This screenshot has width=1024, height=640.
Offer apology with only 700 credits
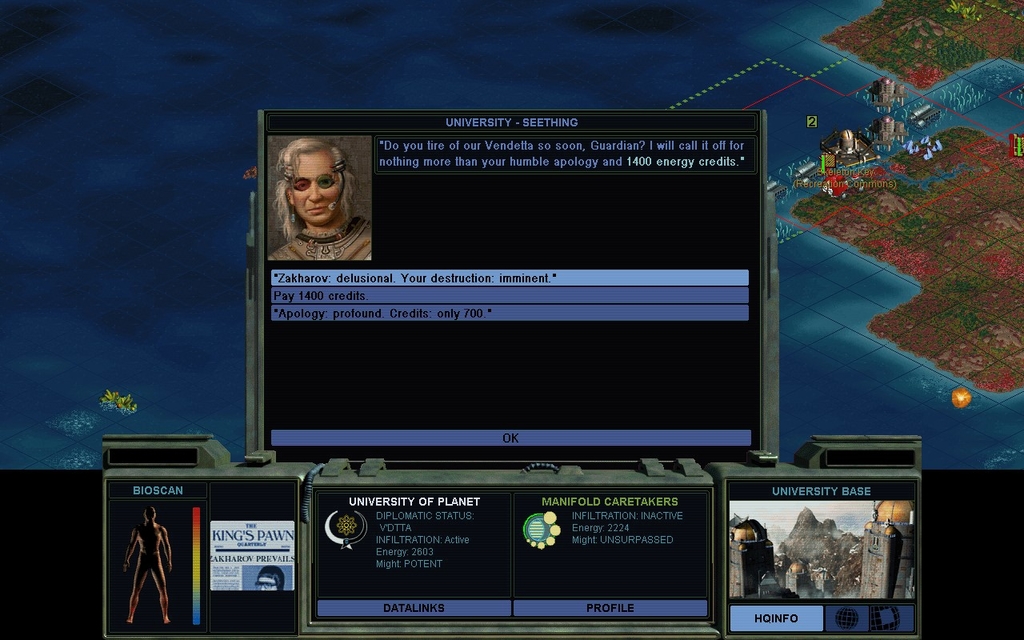509,314
